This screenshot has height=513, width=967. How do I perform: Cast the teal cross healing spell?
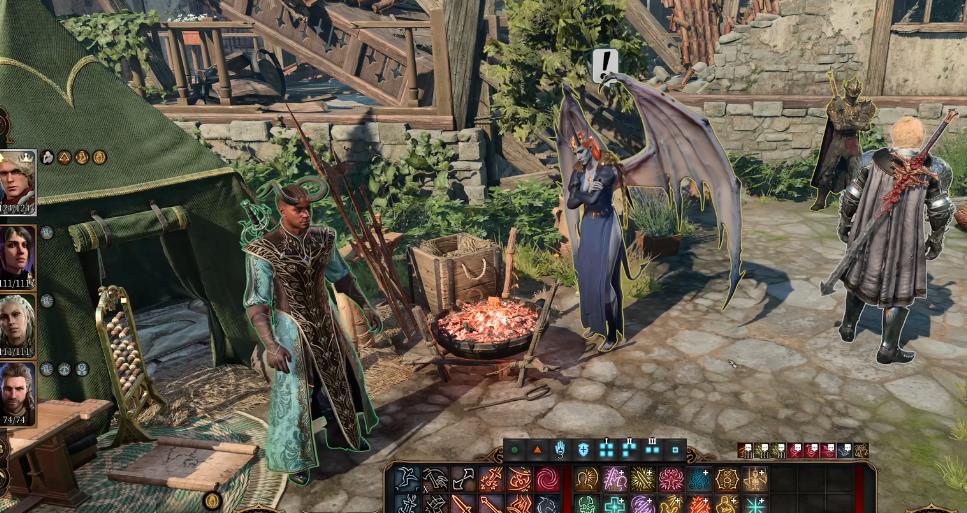pos(614,503)
